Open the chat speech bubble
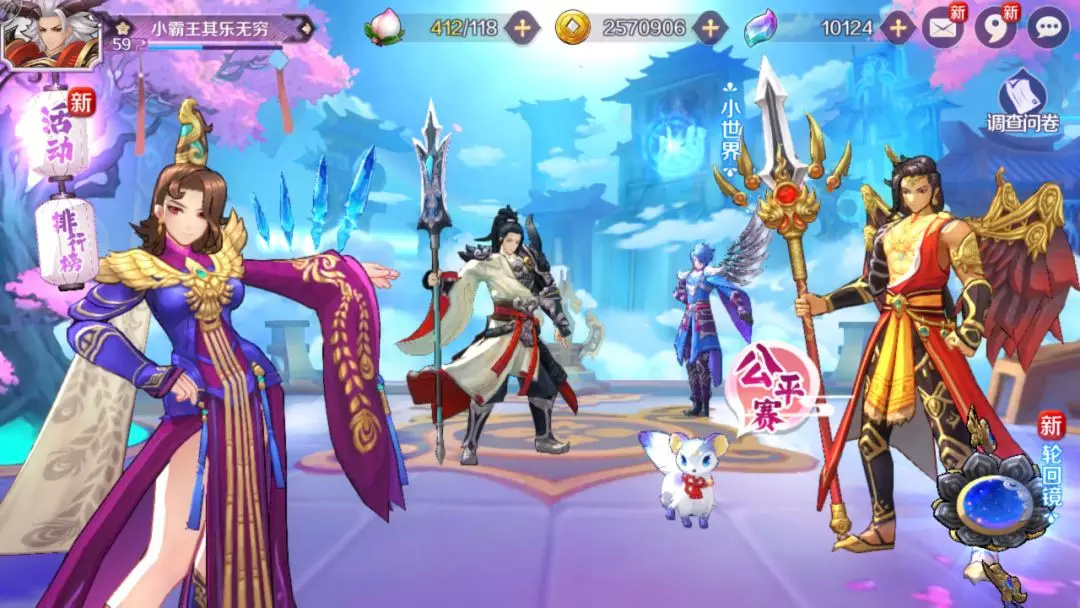Image resolution: width=1080 pixels, height=608 pixels. (x=1048, y=28)
